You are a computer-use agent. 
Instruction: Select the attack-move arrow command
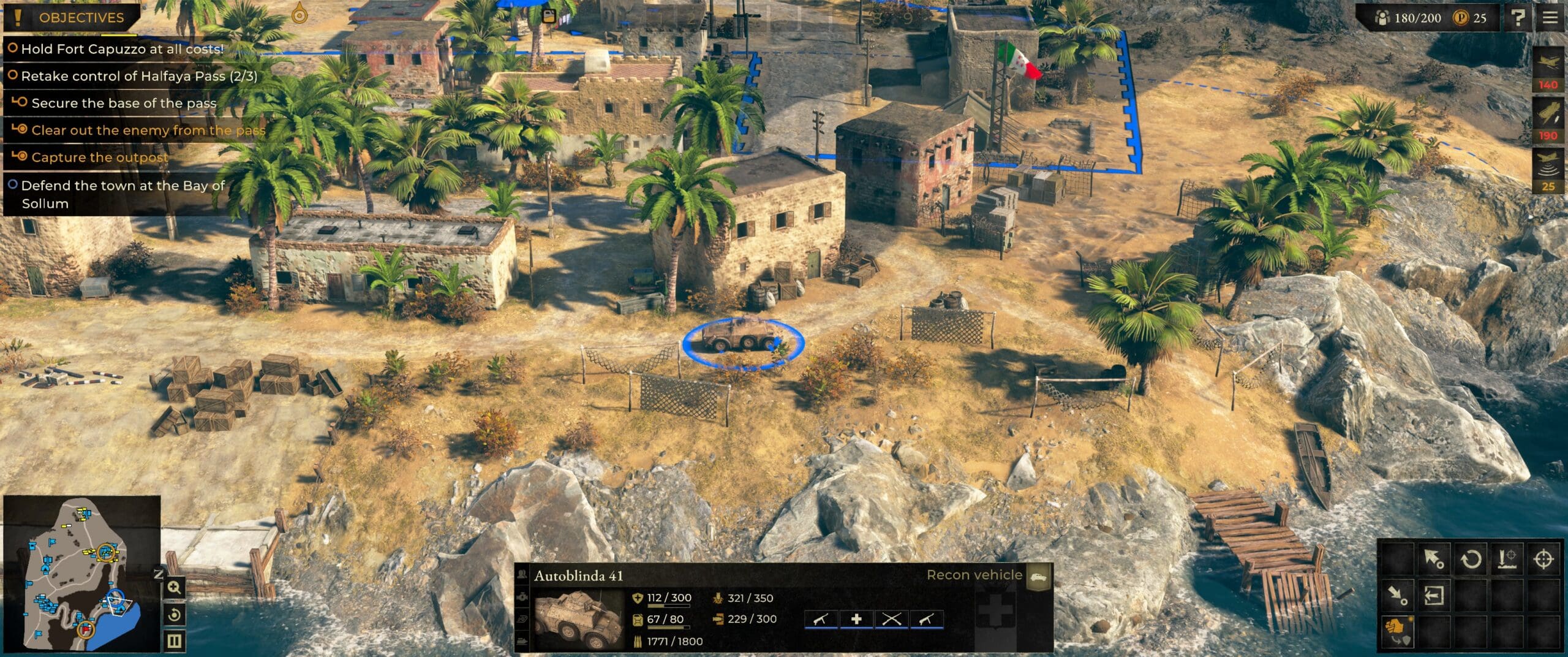point(1433,559)
